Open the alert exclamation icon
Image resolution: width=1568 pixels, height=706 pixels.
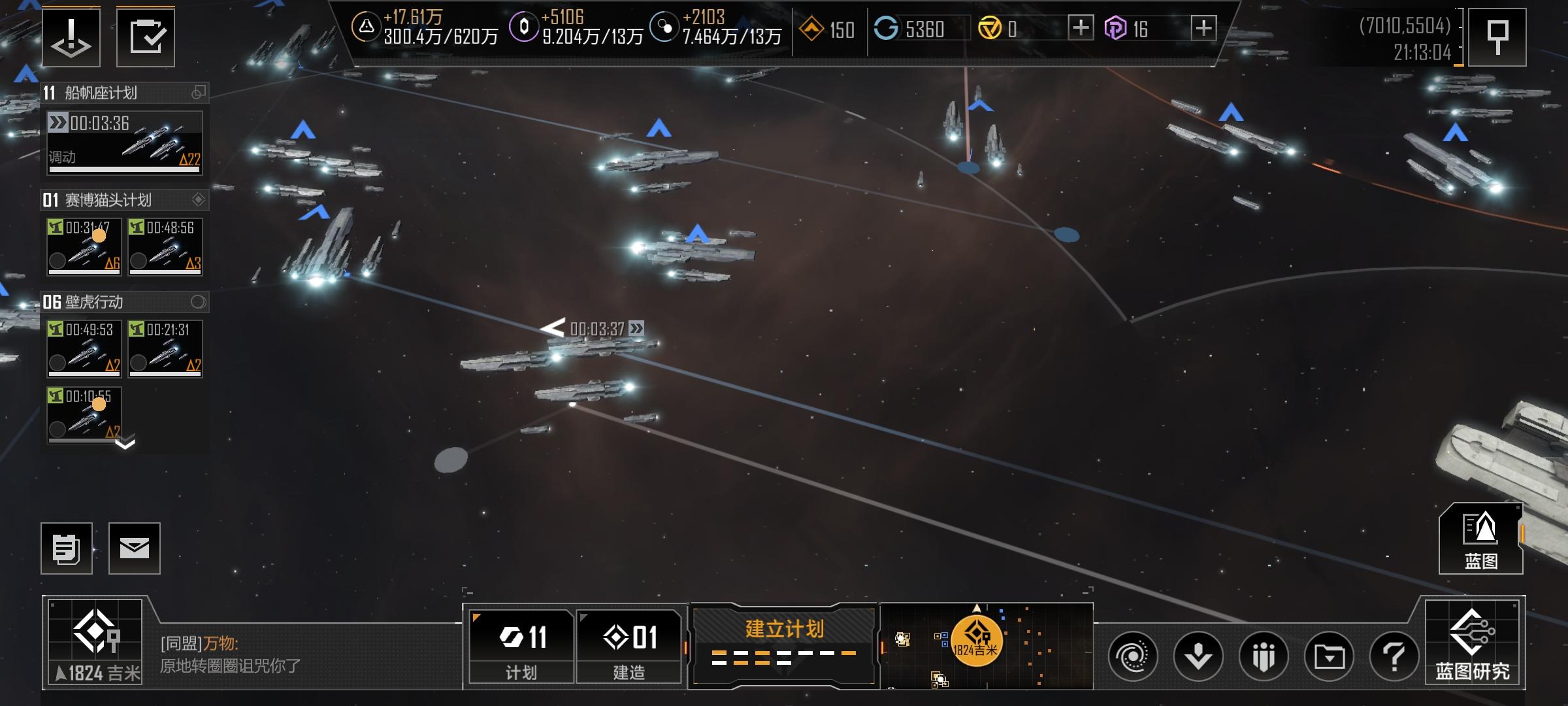click(71, 37)
